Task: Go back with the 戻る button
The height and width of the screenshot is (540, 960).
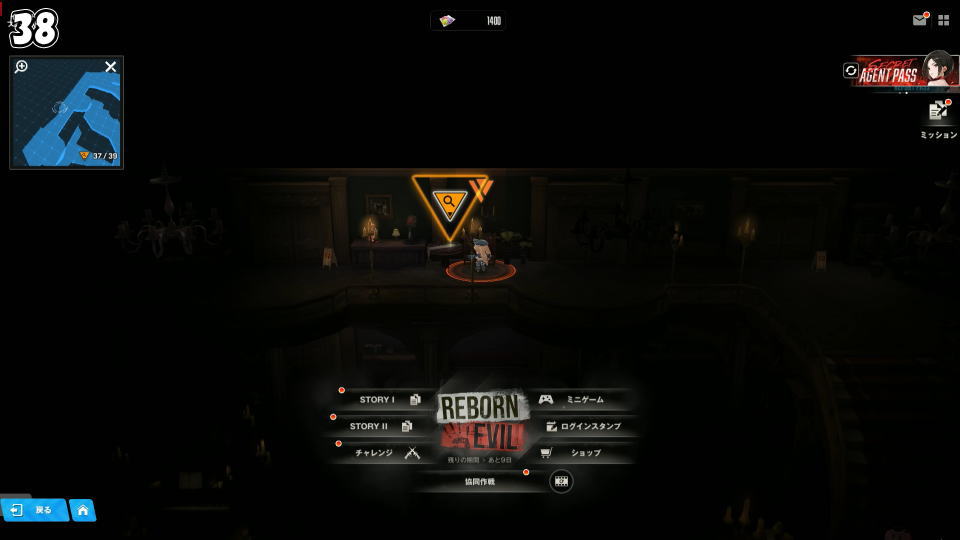Action: tap(33, 510)
